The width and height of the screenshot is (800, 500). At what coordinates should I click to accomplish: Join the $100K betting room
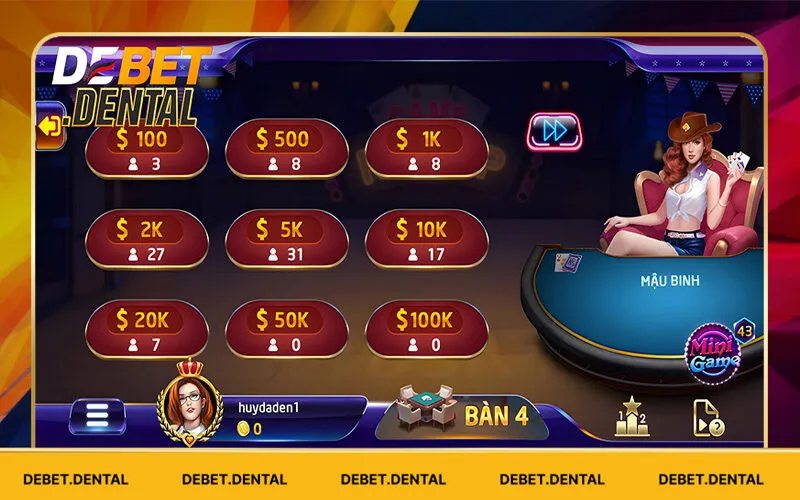[426, 329]
